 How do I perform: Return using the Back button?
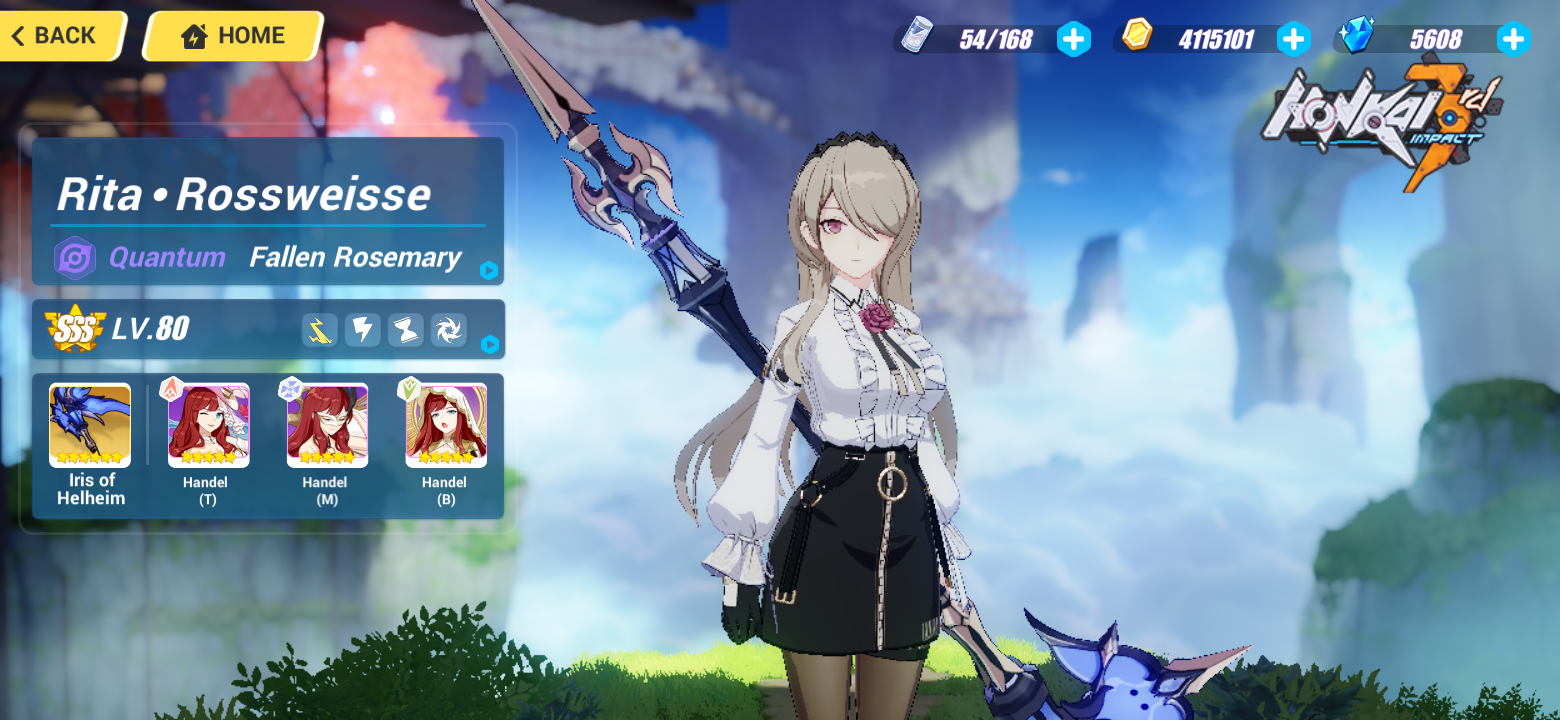pos(55,35)
